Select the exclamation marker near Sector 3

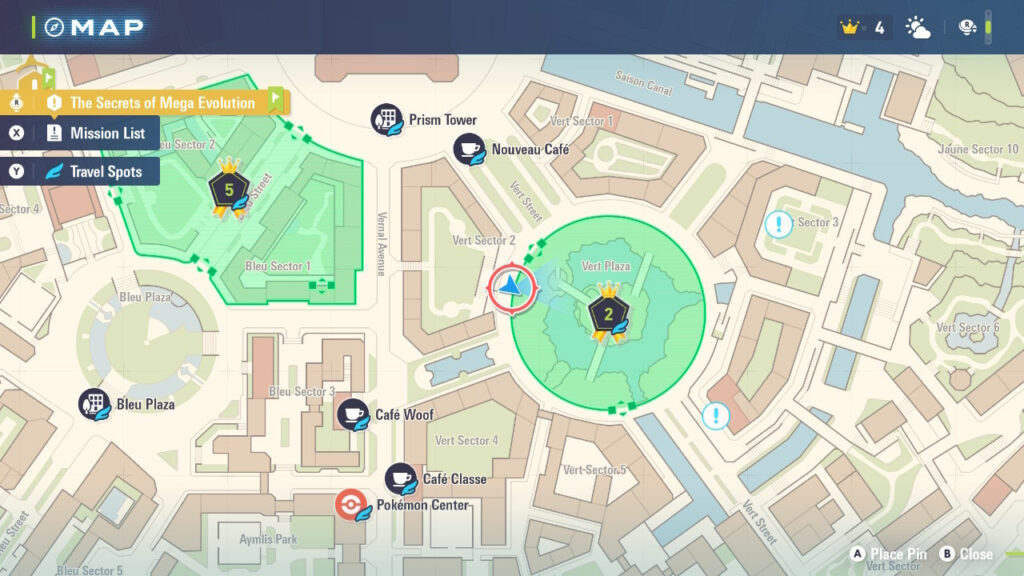pyautogui.click(x=777, y=224)
